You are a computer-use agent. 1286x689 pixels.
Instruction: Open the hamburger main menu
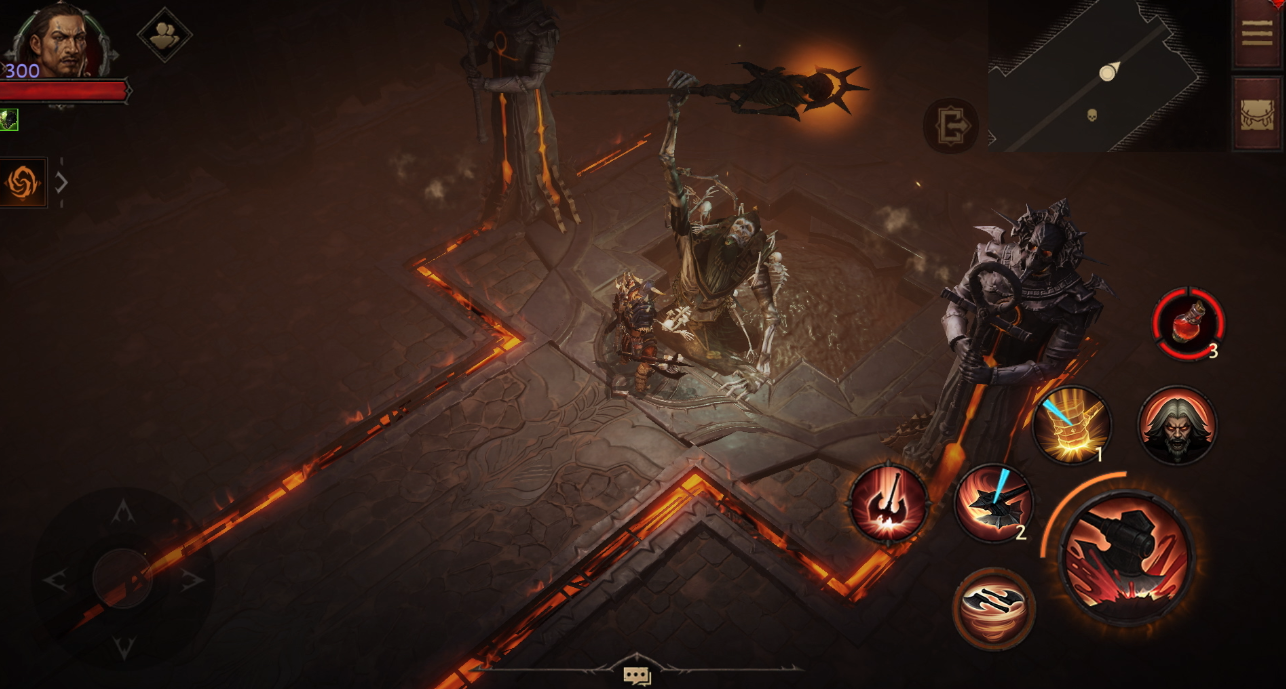(1256, 32)
